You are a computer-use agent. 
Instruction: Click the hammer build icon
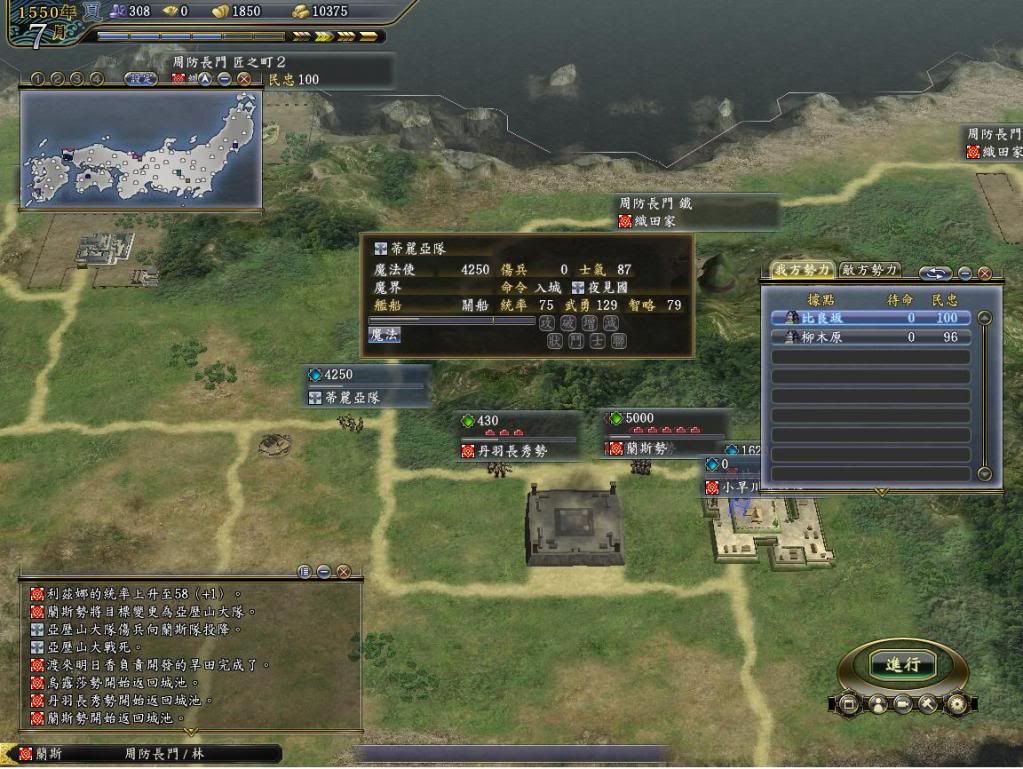929,703
